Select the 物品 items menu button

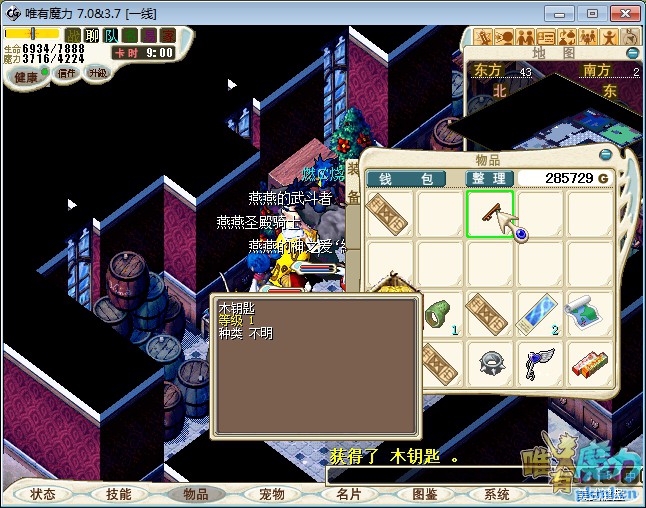tap(195, 494)
